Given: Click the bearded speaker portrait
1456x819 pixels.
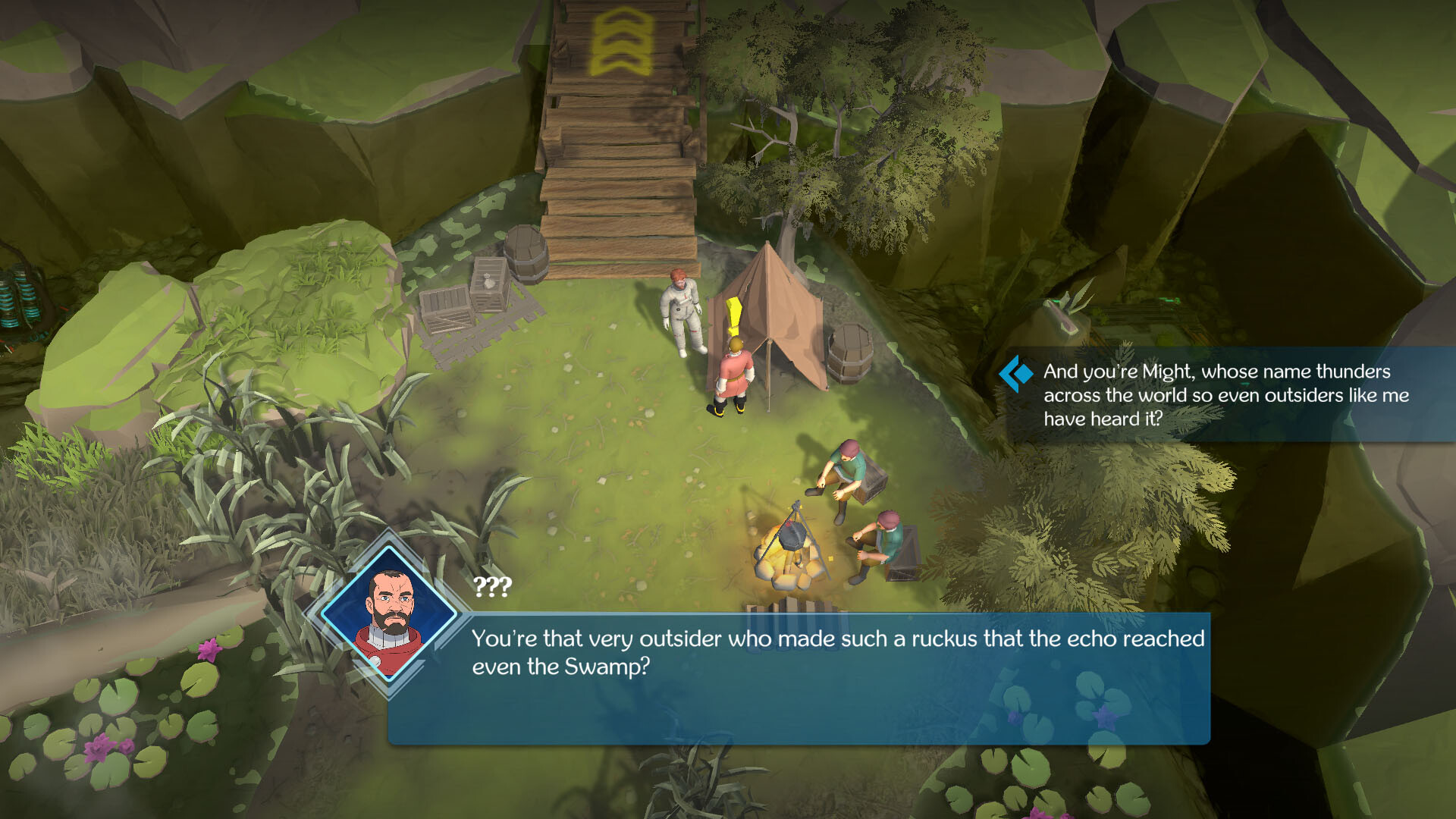Looking at the screenshot, I should point(391,613).
